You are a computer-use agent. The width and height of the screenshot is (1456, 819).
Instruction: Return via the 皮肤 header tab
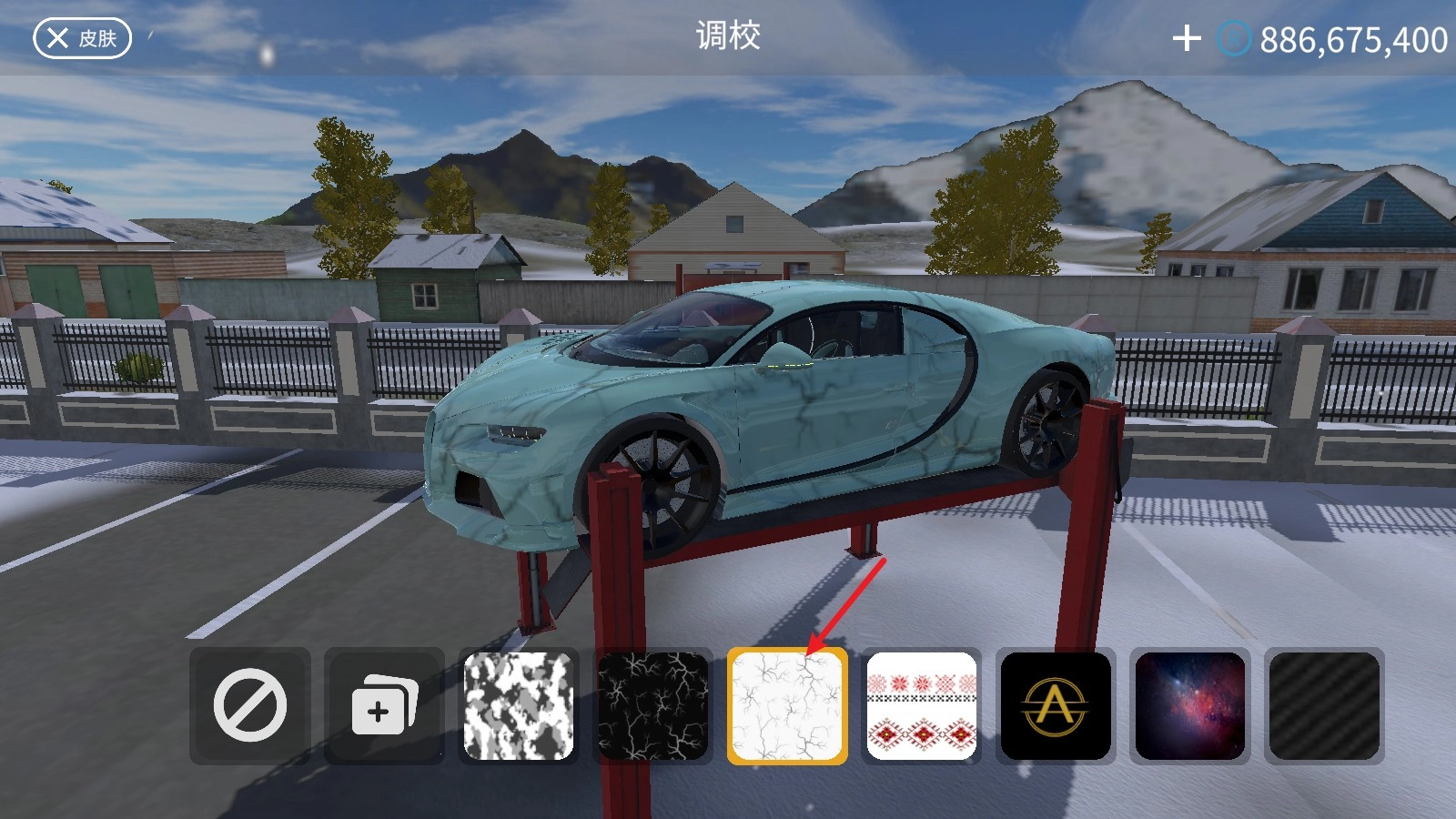[x=96, y=38]
